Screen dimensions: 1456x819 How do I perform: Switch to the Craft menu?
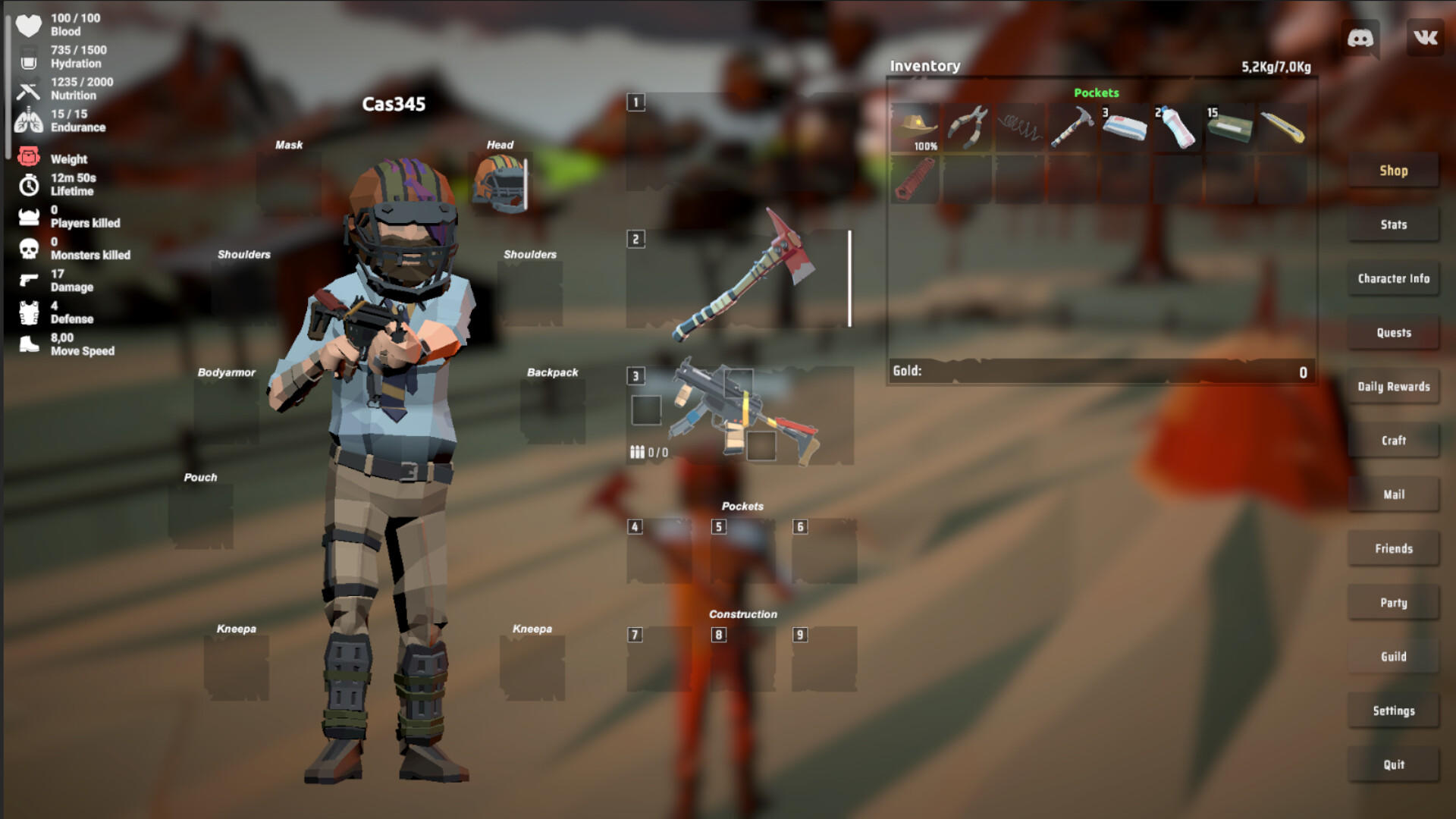point(1393,441)
